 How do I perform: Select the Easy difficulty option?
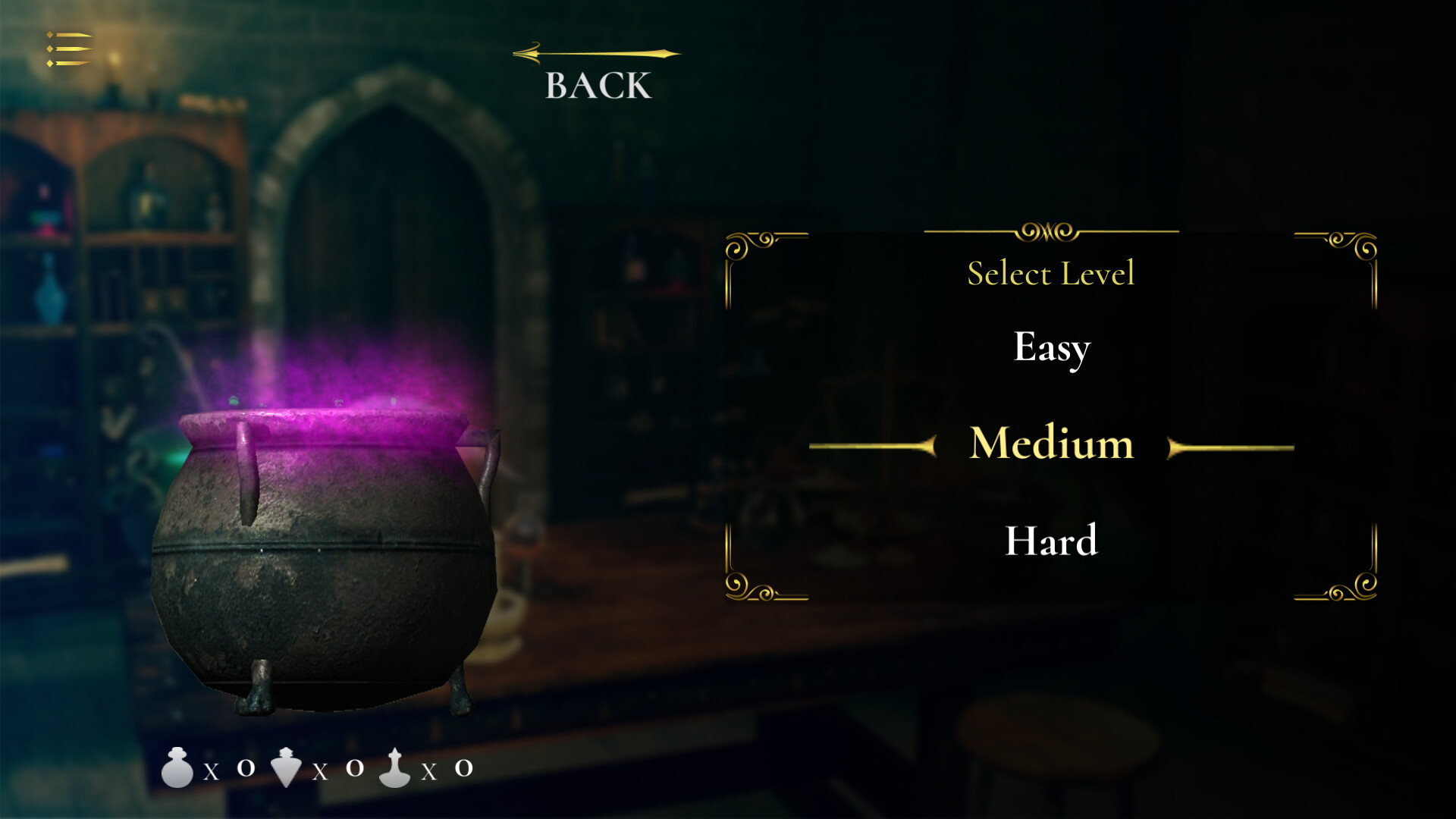coord(1051,348)
